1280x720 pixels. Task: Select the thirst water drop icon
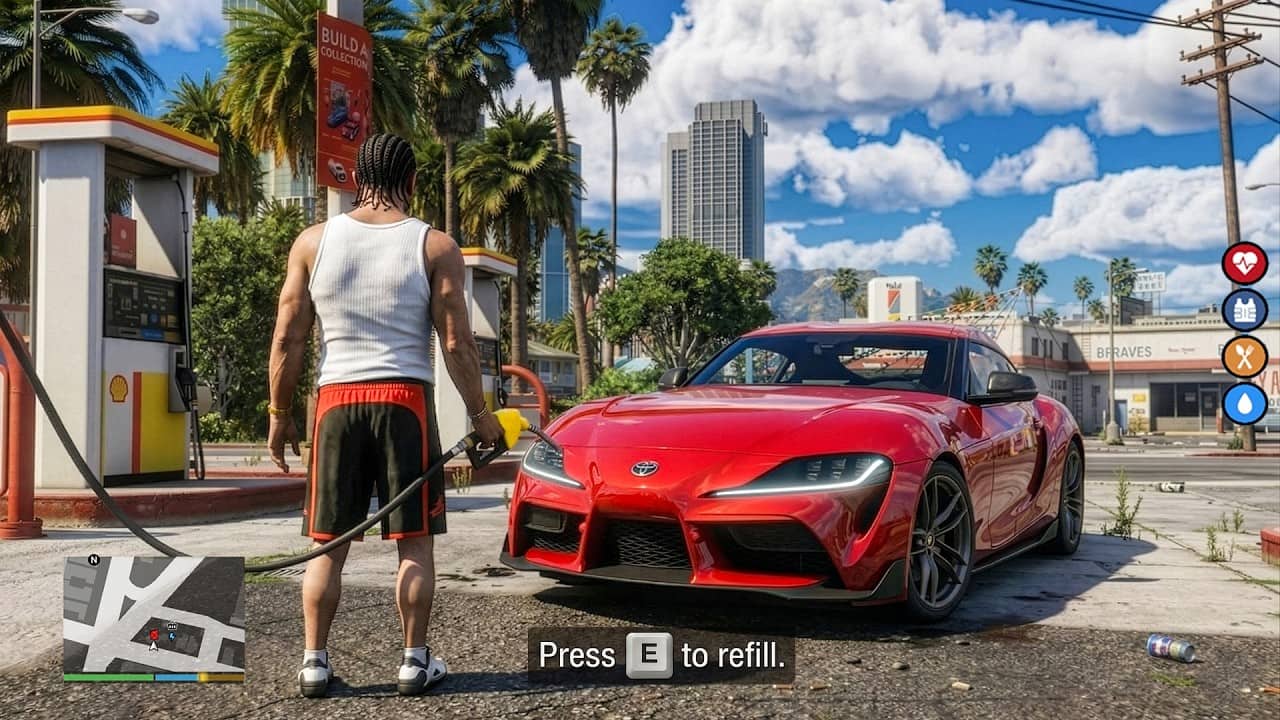tap(1244, 400)
